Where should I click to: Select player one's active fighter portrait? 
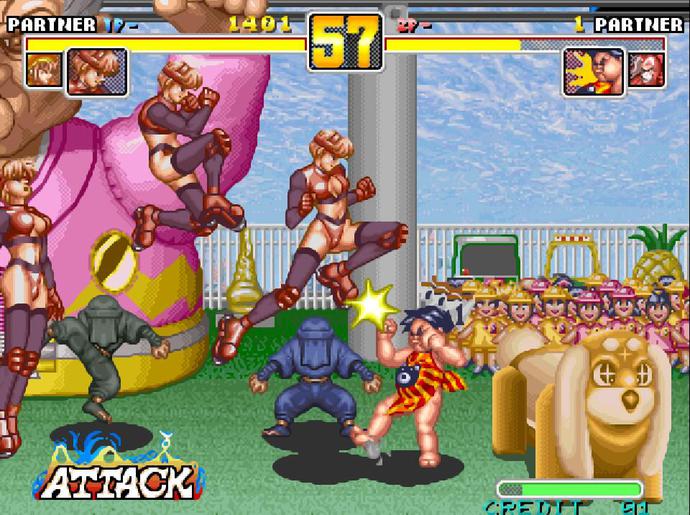(x=97, y=72)
